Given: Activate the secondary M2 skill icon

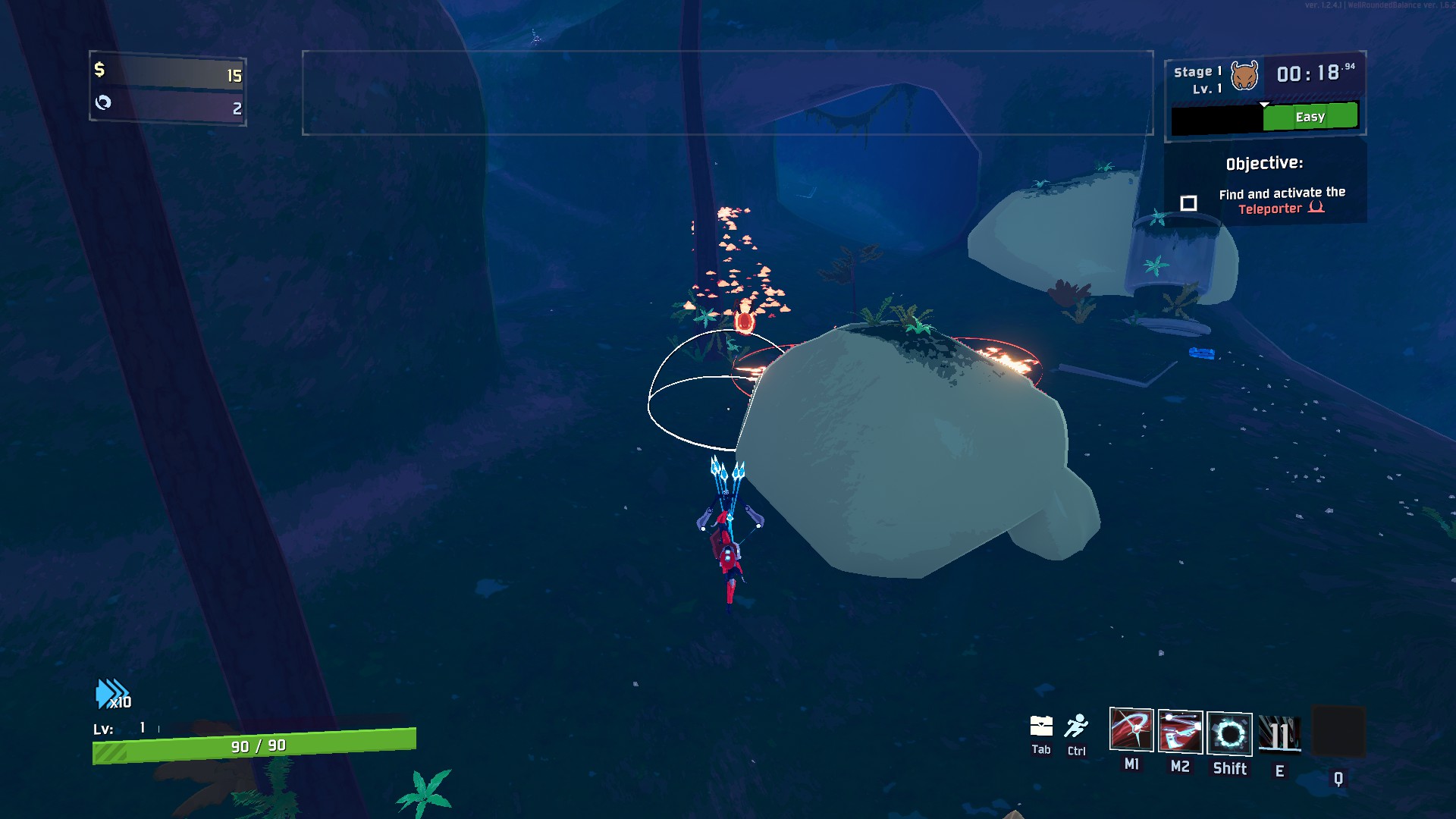Looking at the screenshot, I should (1180, 731).
